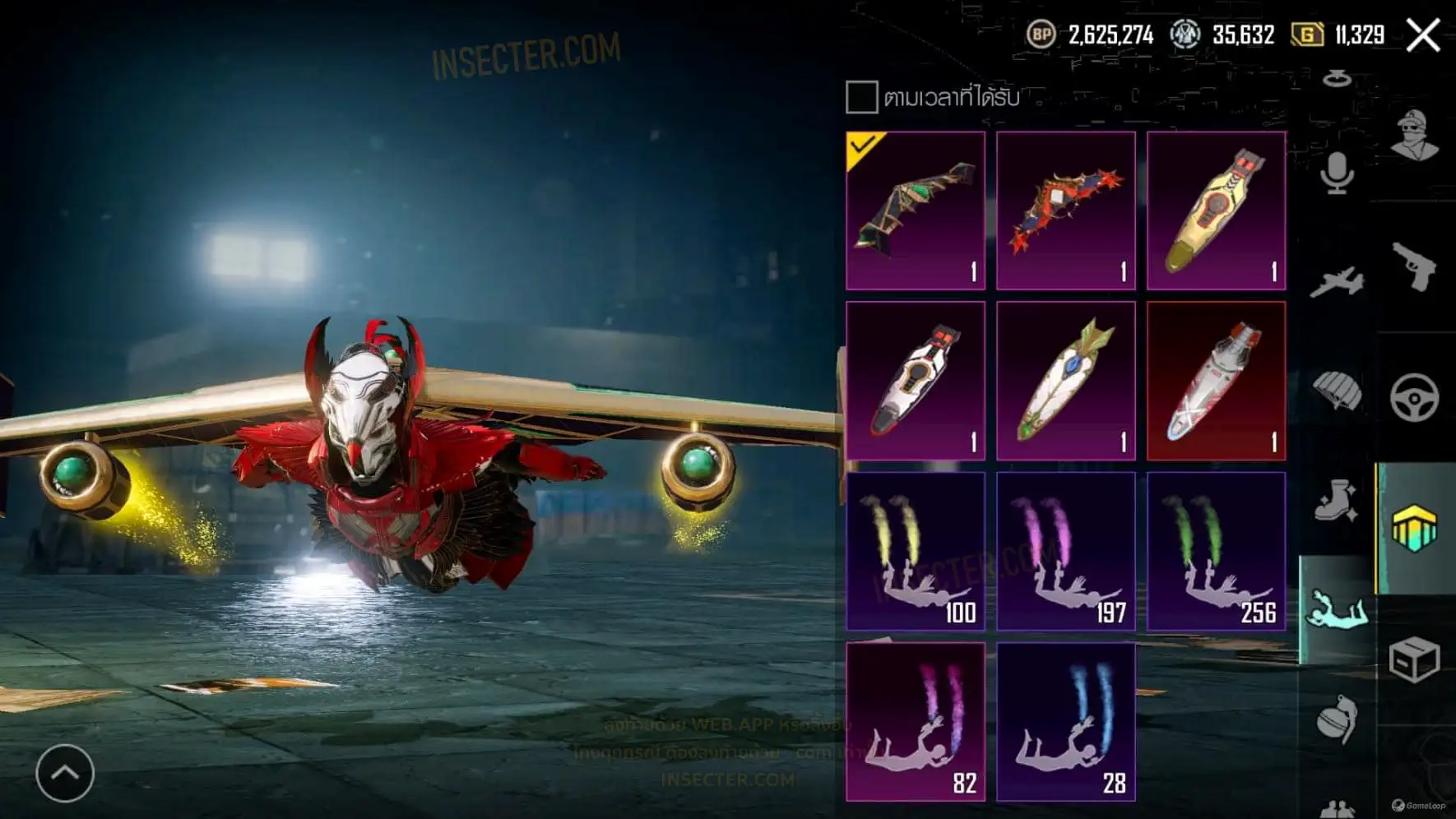Screen dimensions: 1456x819
Task: Tick the sort-by-time-obtained checkbox
Action: coord(861,97)
